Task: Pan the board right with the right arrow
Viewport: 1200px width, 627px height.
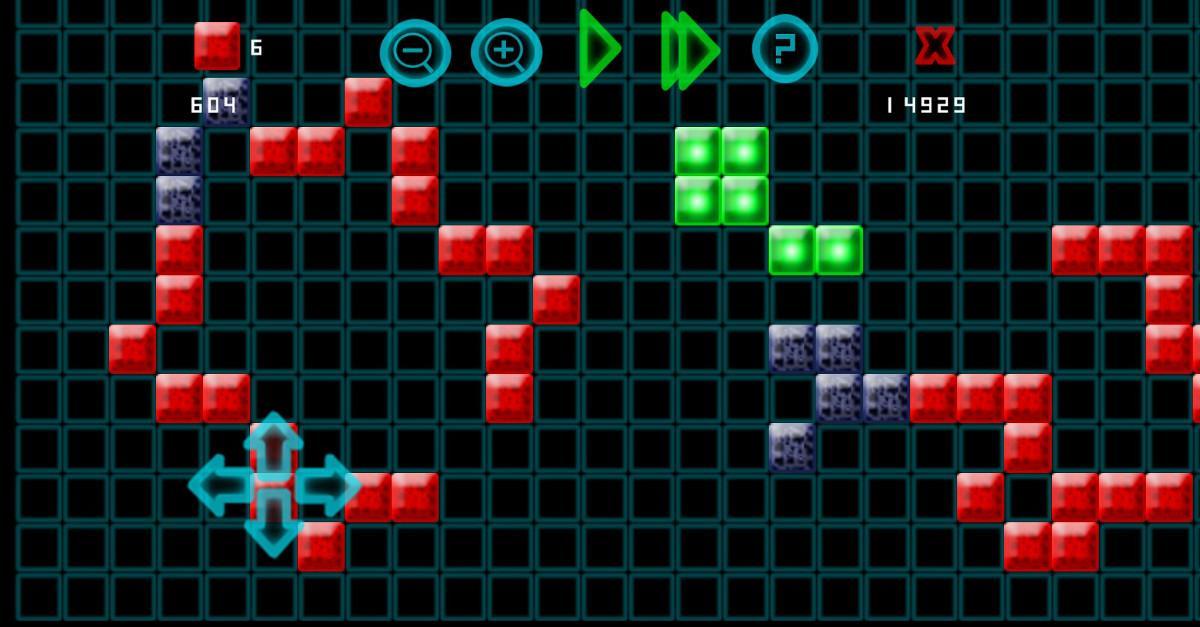Action: tap(328, 485)
